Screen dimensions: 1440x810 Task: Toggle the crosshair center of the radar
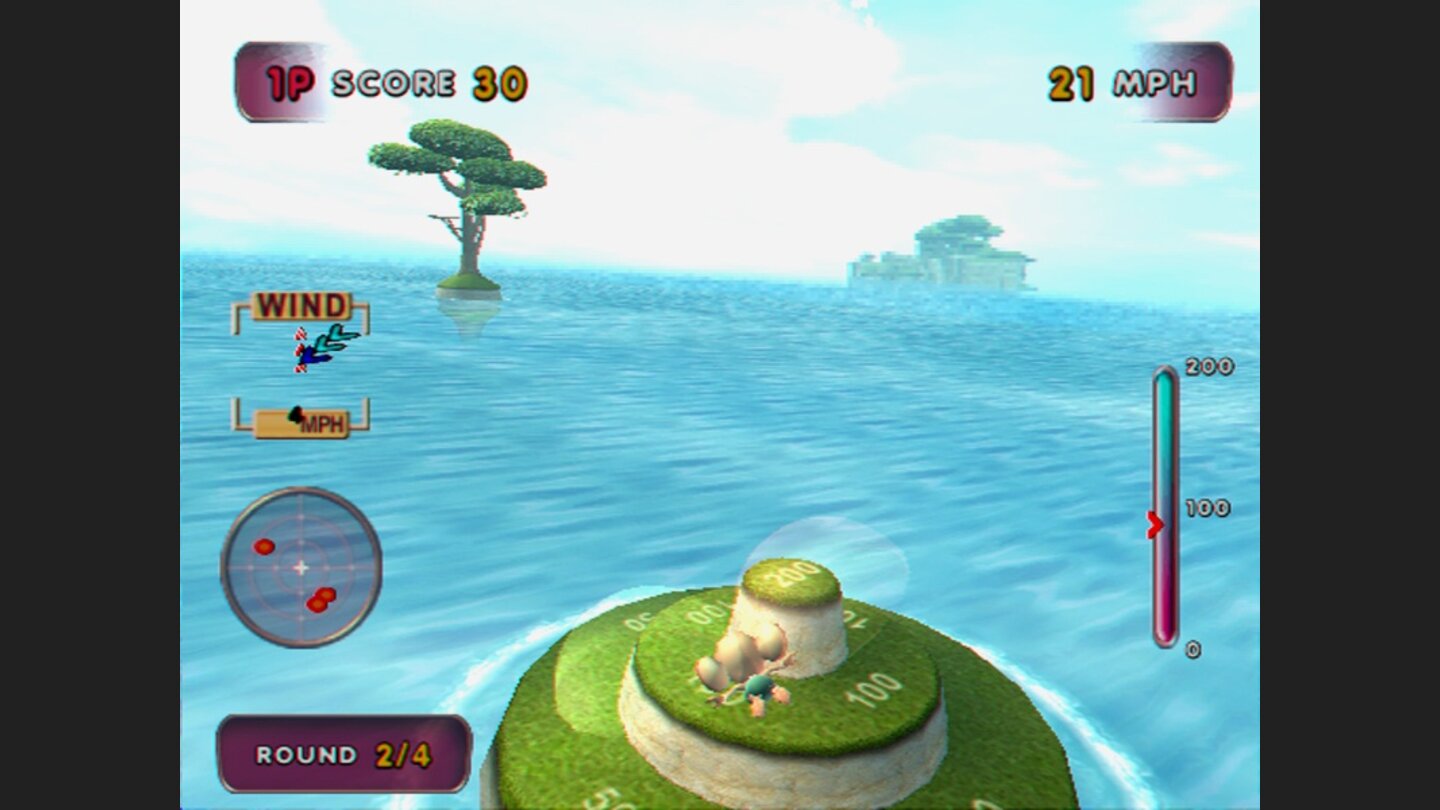pos(299,565)
